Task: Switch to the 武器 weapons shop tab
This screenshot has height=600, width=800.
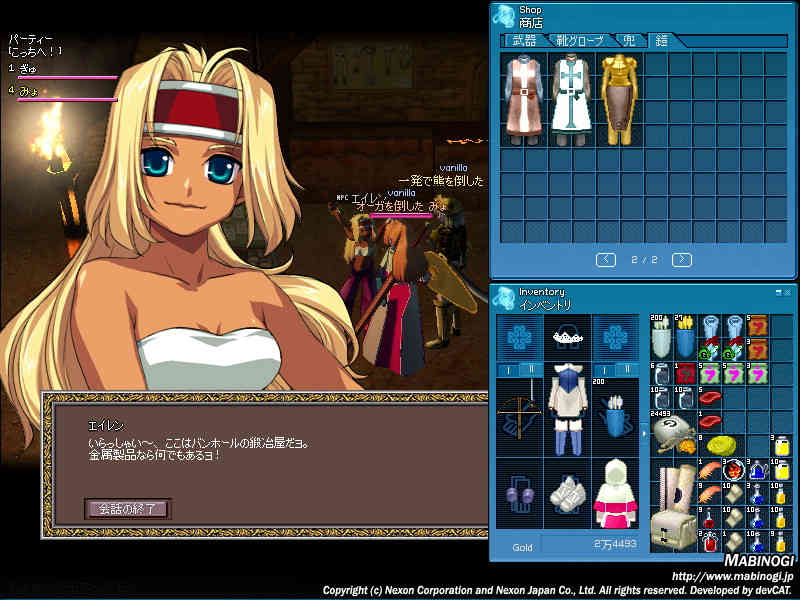Action: click(x=524, y=41)
